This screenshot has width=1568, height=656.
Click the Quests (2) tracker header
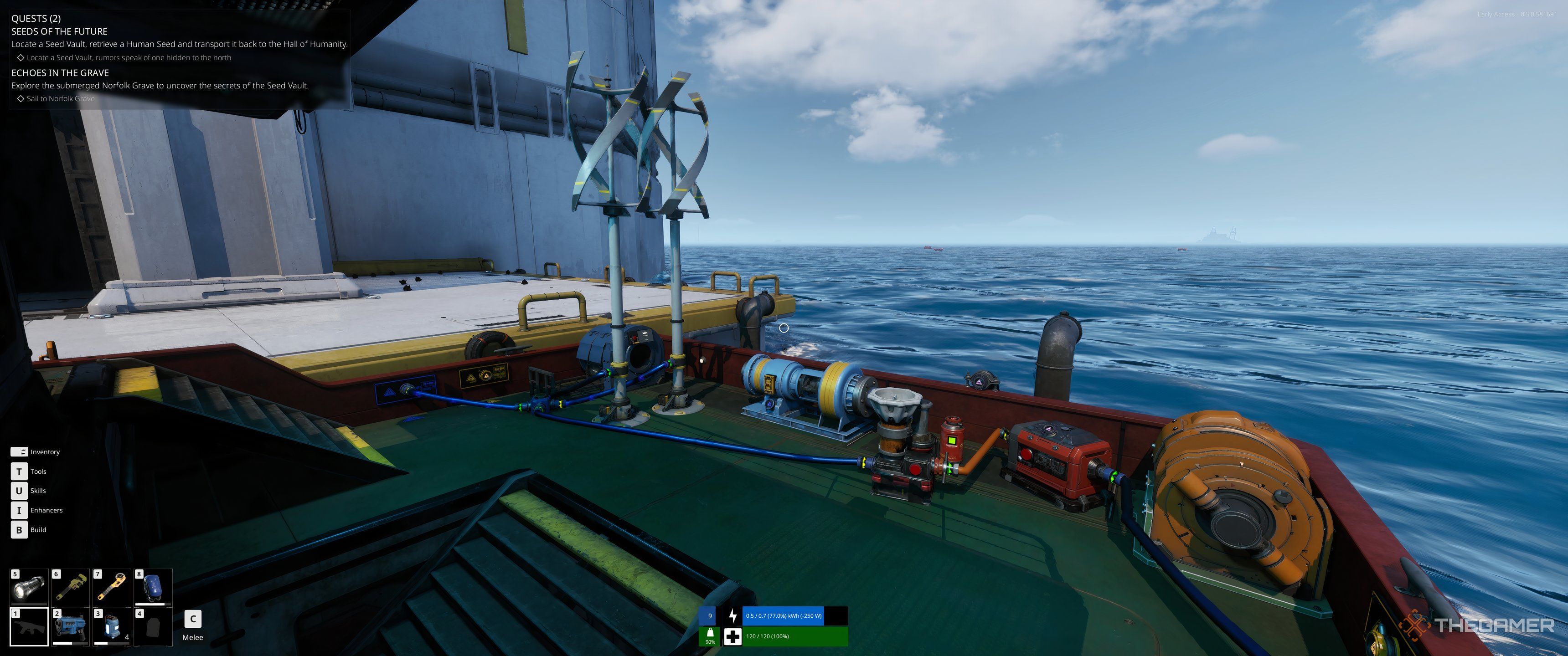pyautogui.click(x=36, y=18)
